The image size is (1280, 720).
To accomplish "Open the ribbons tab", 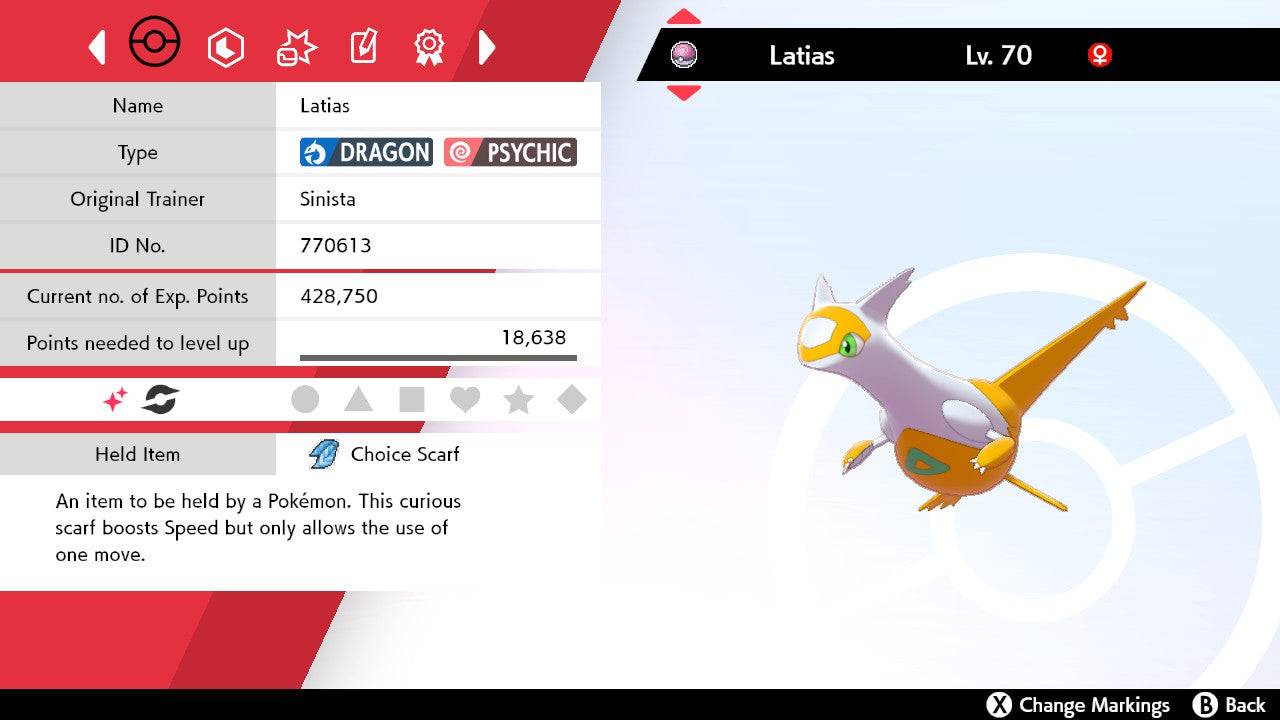I will click(429, 46).
